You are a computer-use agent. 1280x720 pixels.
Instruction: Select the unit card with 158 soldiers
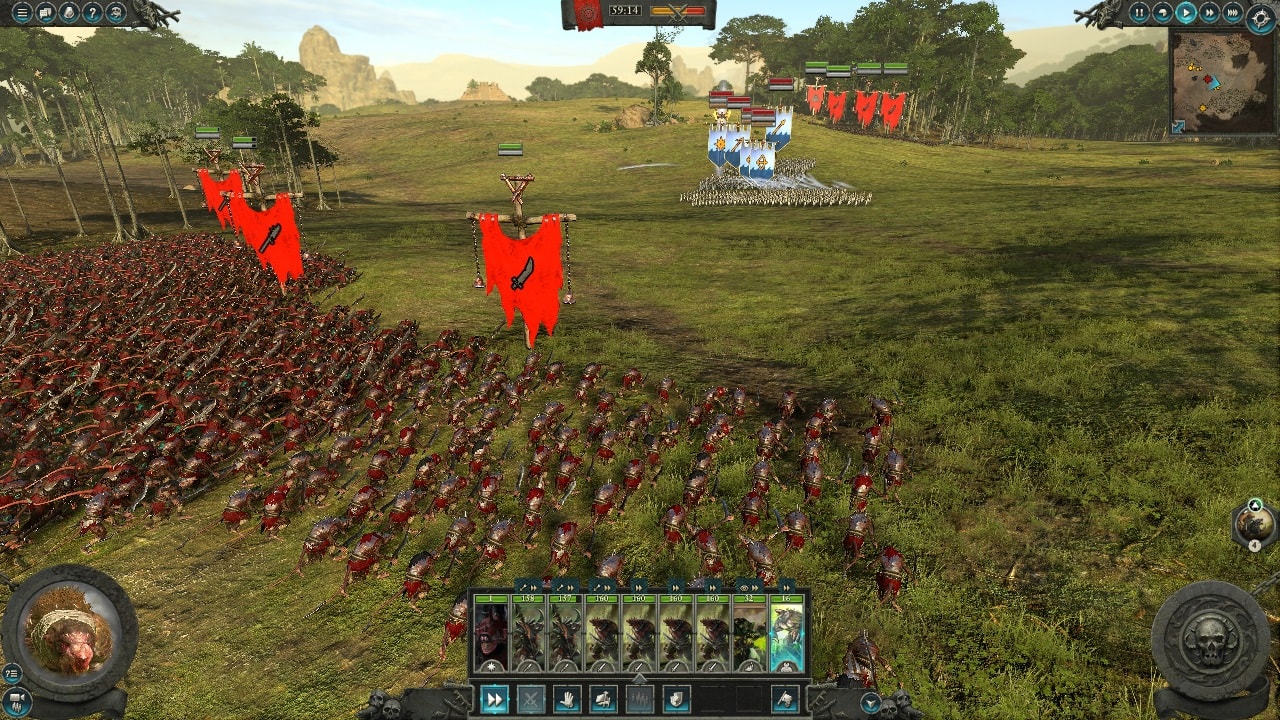click(x=527, y=633)
